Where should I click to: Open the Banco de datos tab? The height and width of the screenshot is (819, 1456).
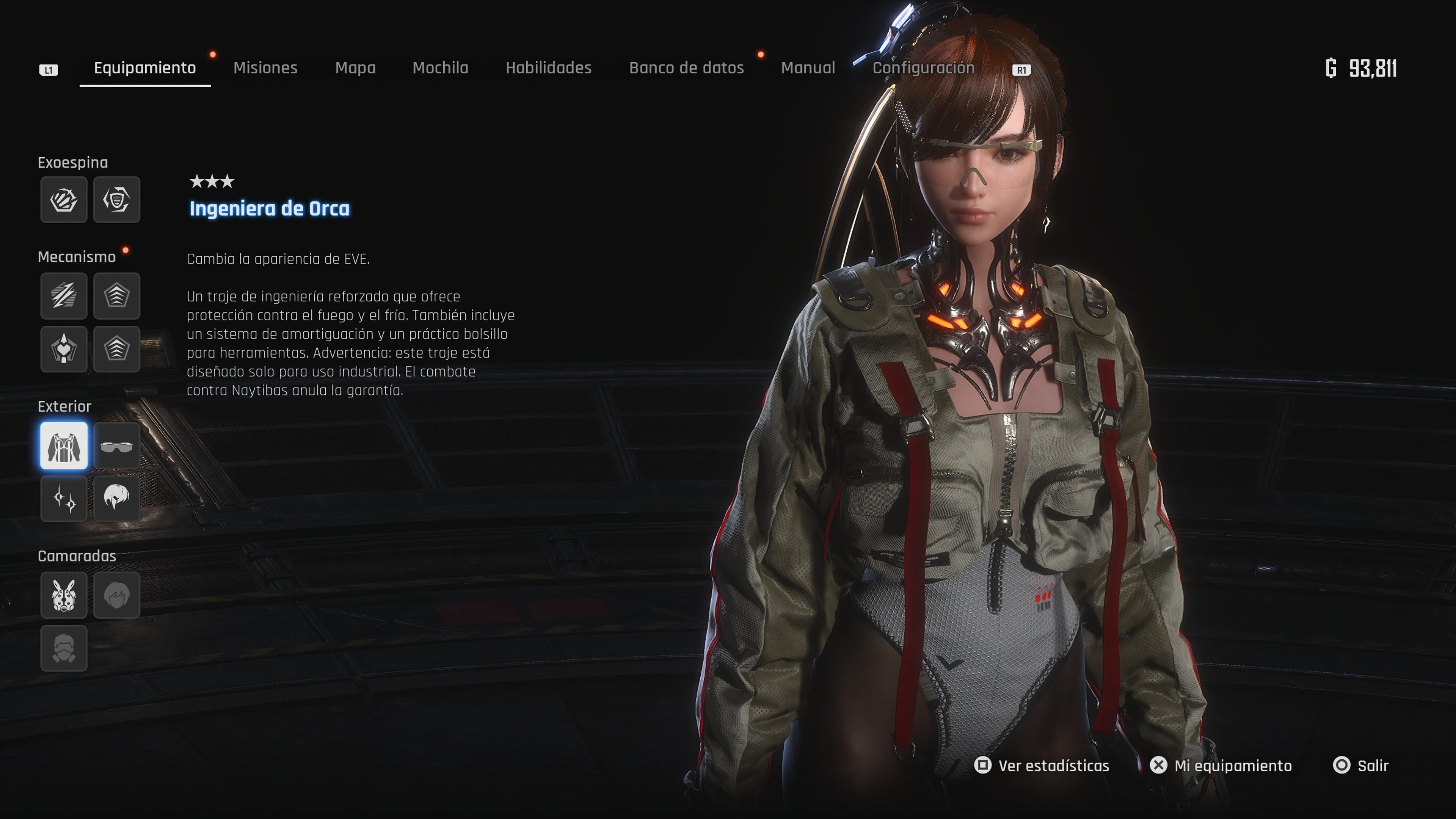686,68
